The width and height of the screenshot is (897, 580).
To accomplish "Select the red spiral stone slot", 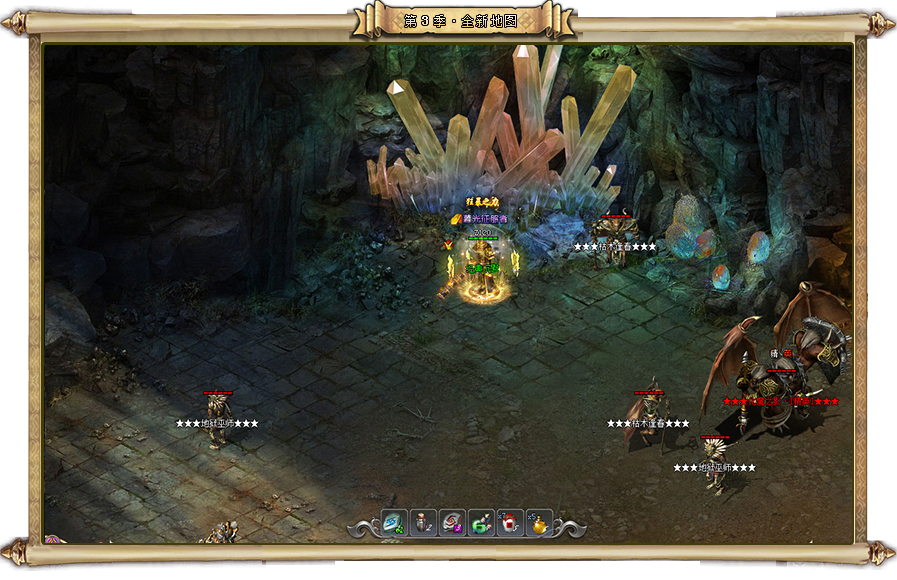I will [452, 522].
